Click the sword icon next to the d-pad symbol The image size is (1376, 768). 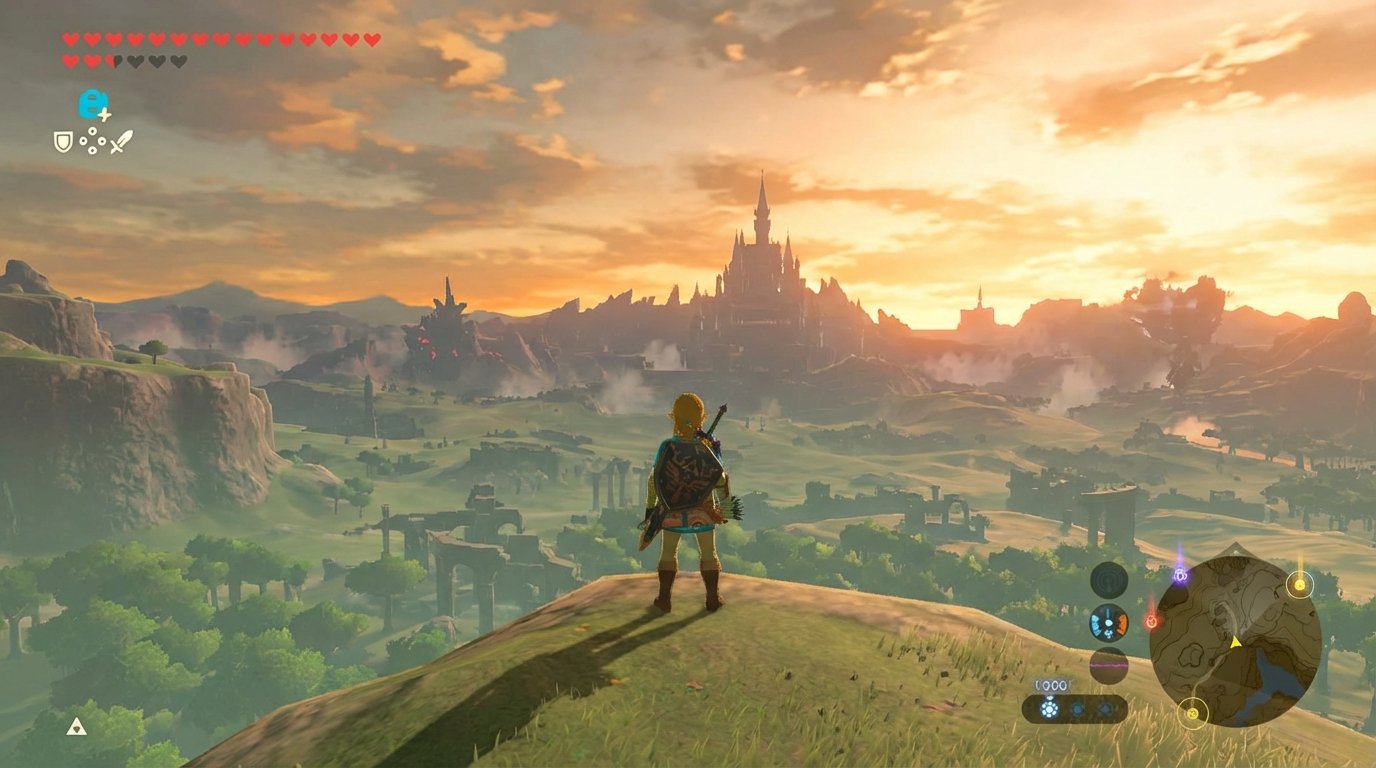[120, 141]
